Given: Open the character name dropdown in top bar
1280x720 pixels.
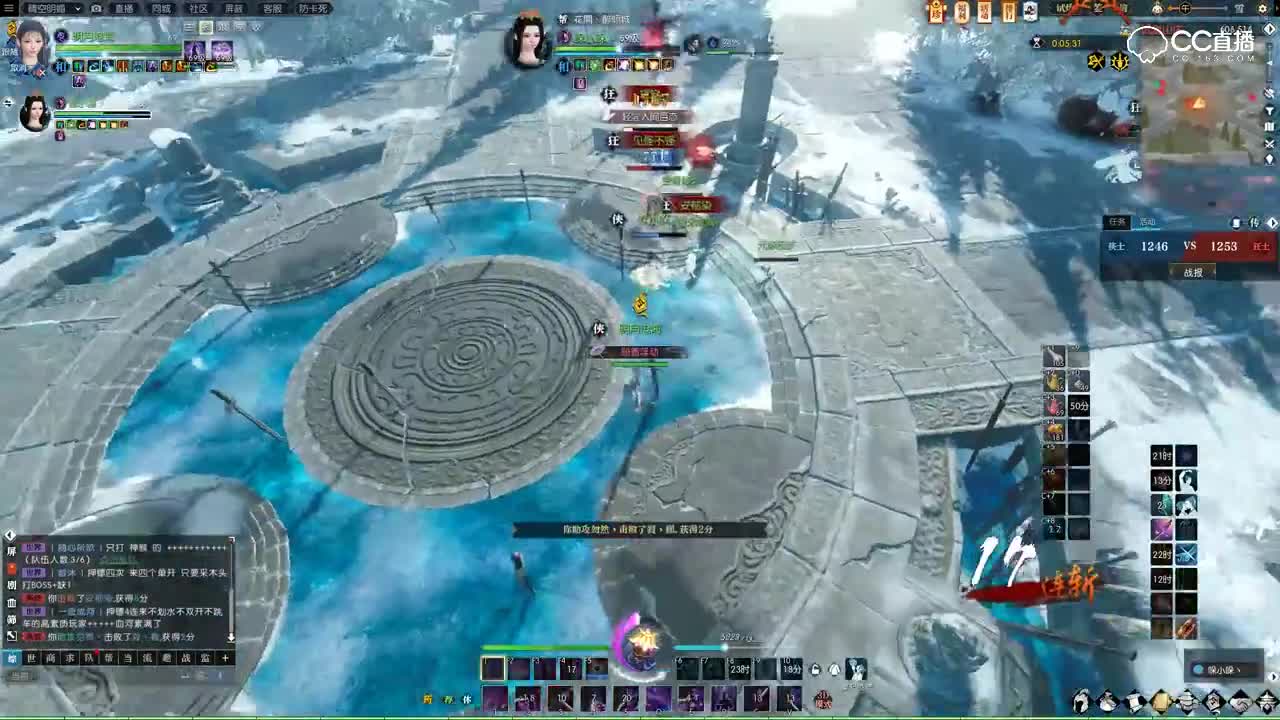Looking at the screenshot, I should 77,10.
